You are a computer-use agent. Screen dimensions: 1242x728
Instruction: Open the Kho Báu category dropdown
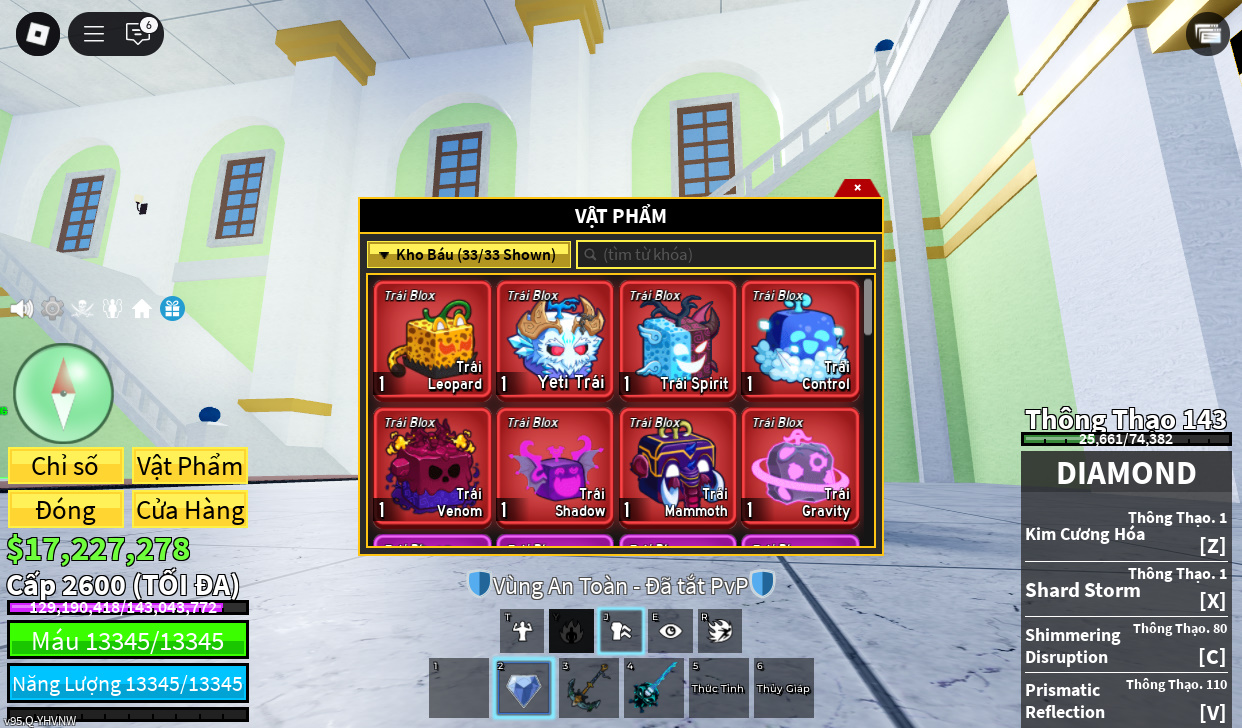pos(469,255)
